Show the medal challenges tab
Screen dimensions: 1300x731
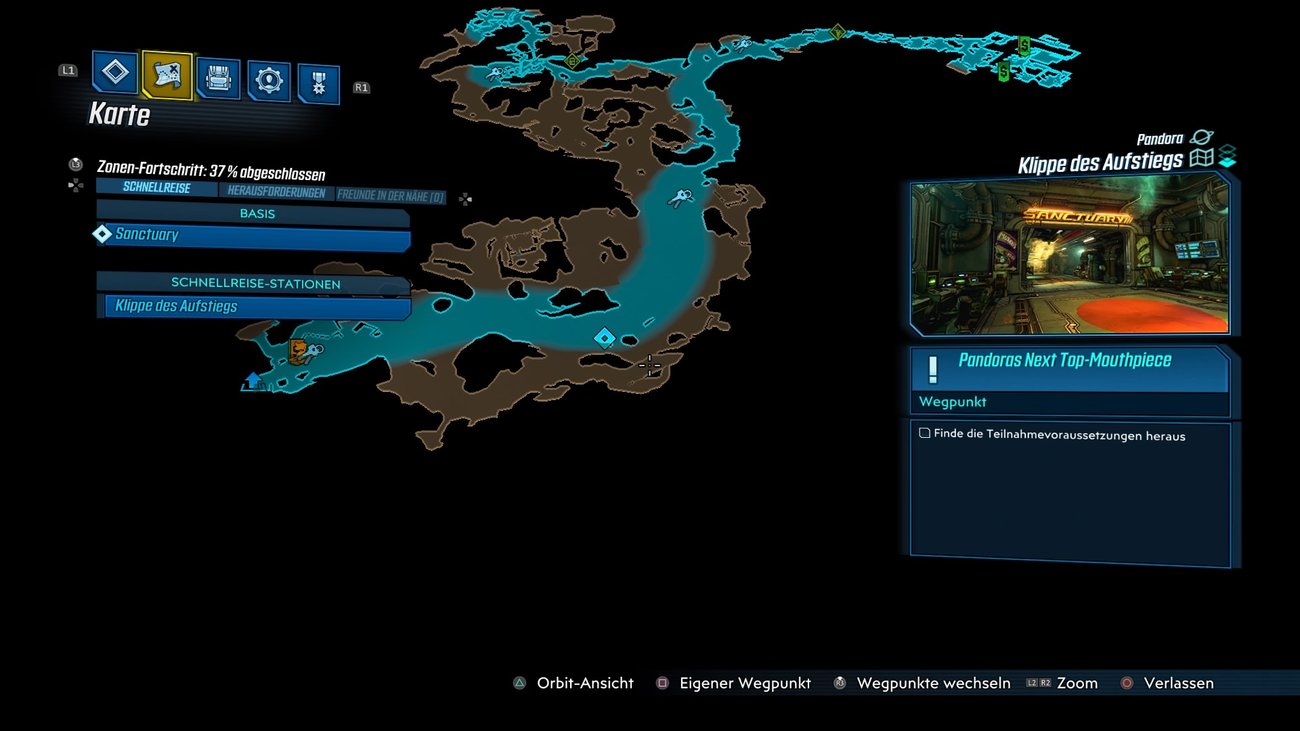[318, 85]
